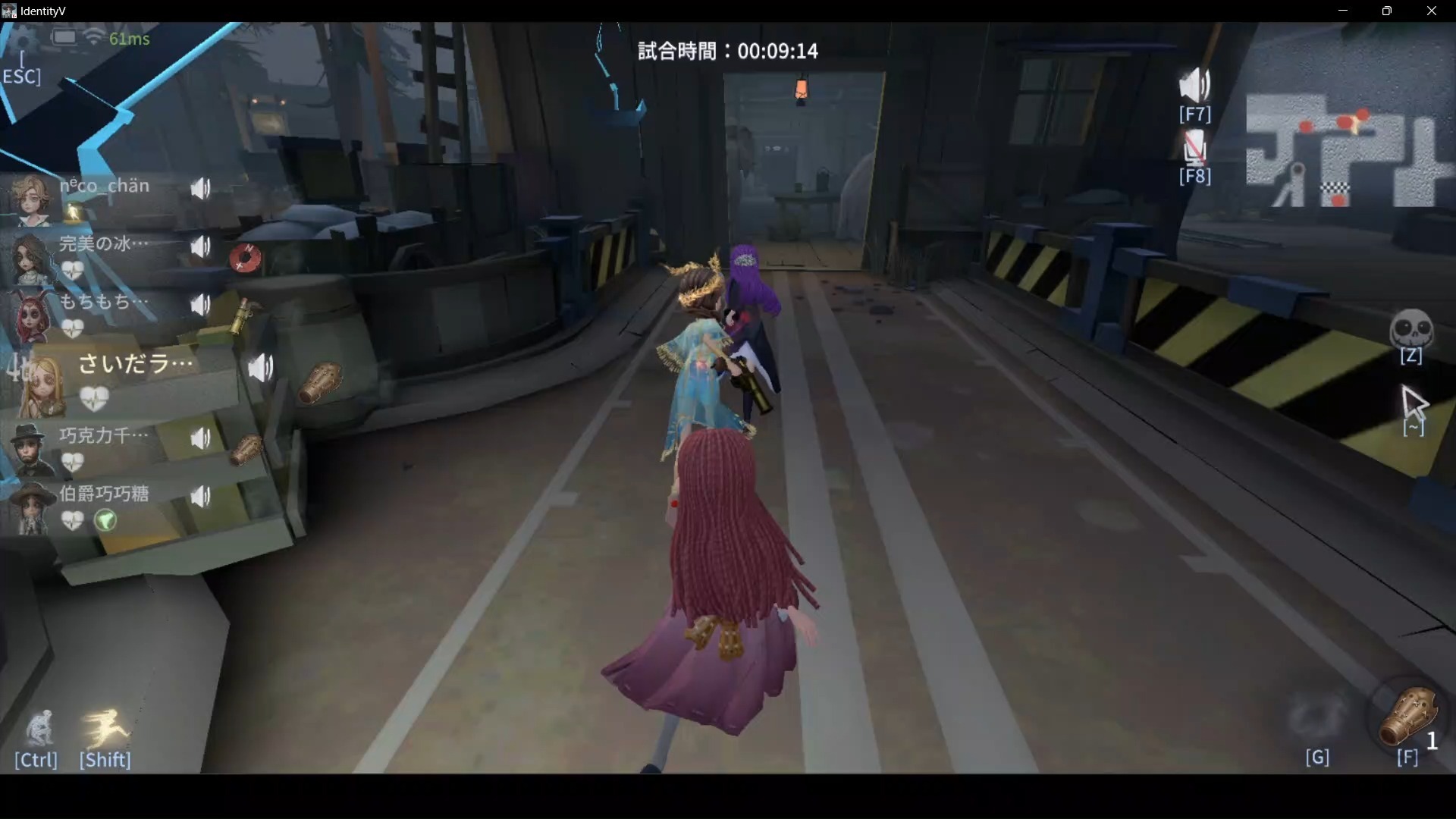Mute さいだラ's speaker icon

pos(260,369)
